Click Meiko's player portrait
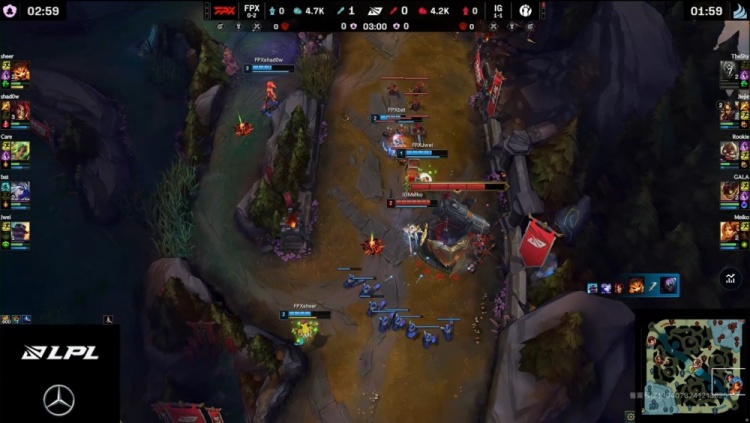 click(729, 230)
